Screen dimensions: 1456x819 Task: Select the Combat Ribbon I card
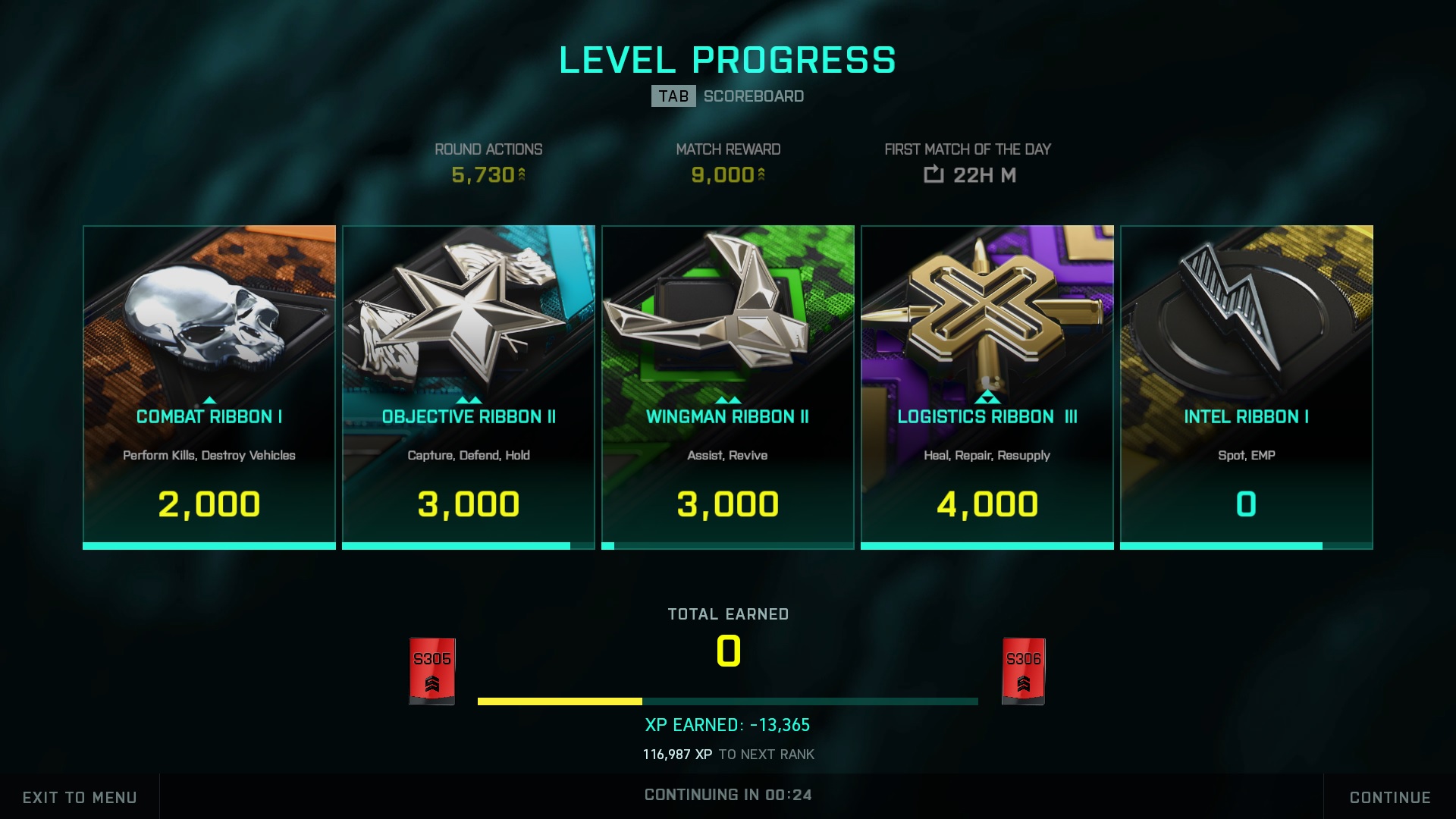point(209,387)
